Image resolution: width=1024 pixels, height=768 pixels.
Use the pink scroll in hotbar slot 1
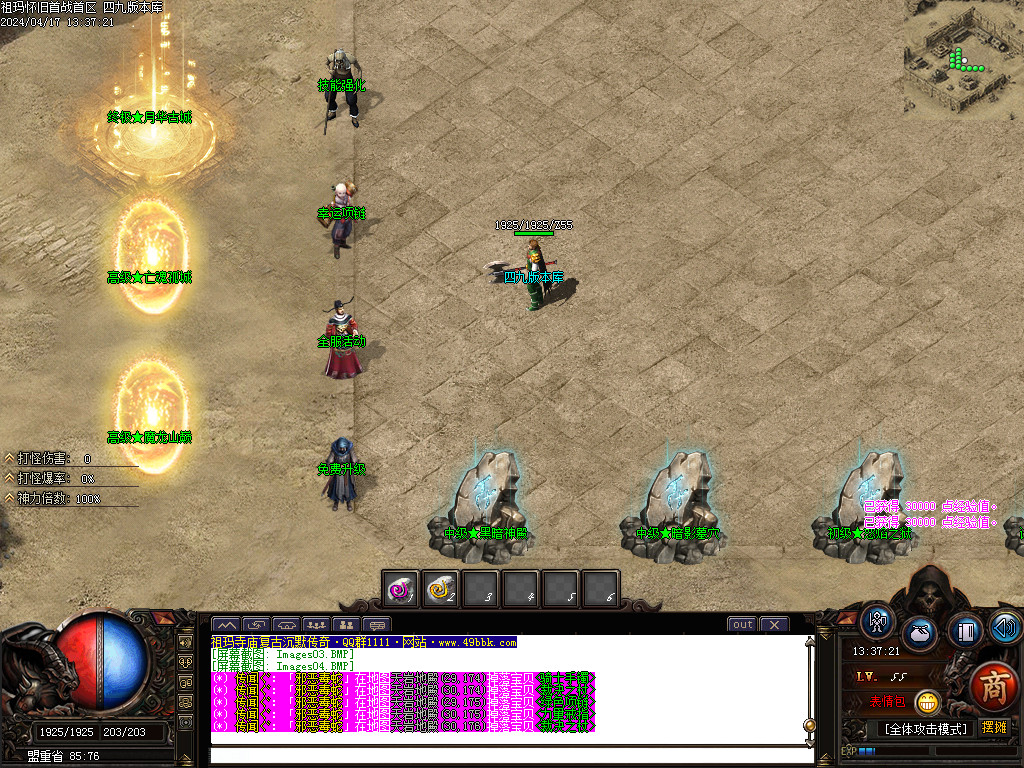coord(402,590)
